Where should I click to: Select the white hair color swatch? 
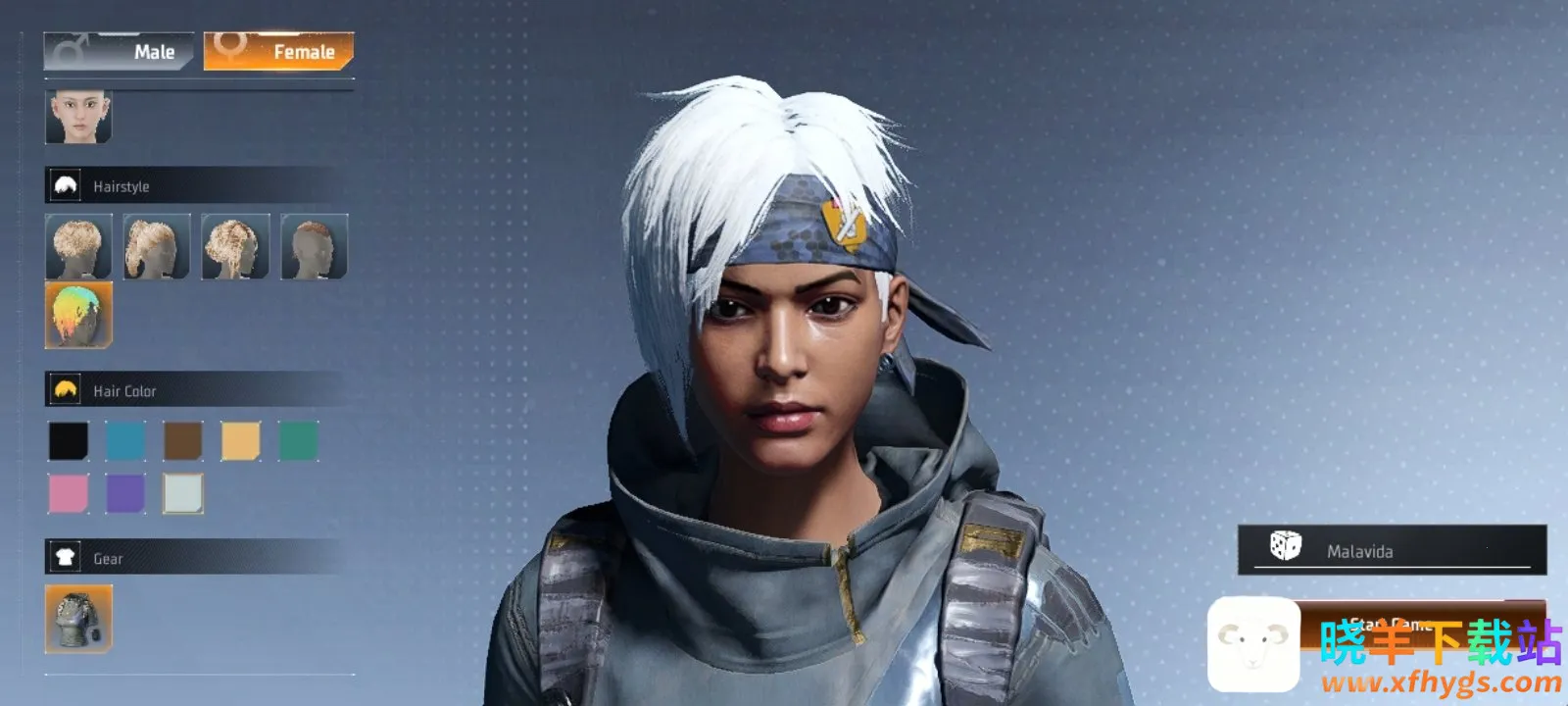coord(183,493)
